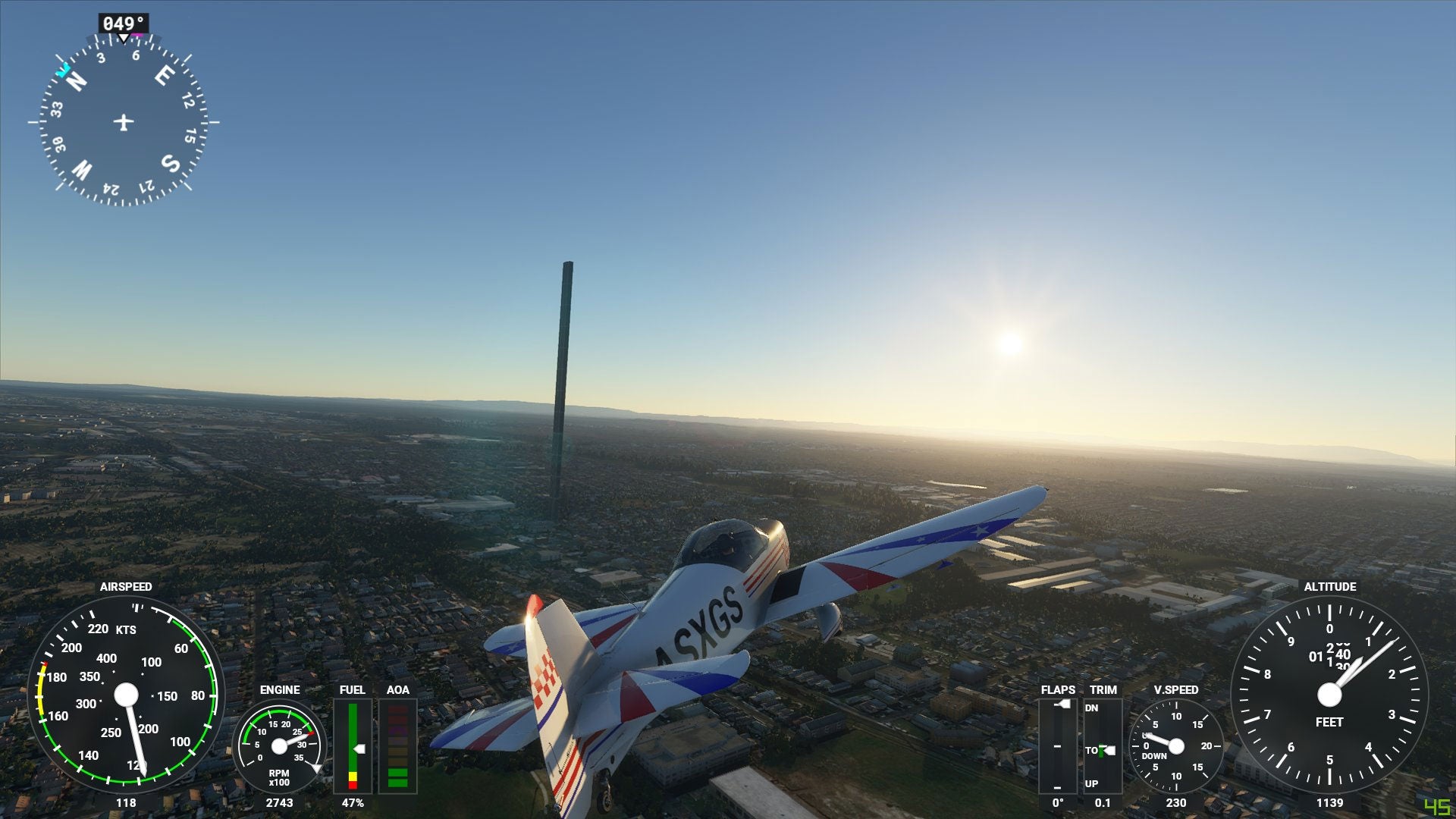1456x819 pixels.
Task: Select the FLAPS panel header
Action: coord(1058,689)
